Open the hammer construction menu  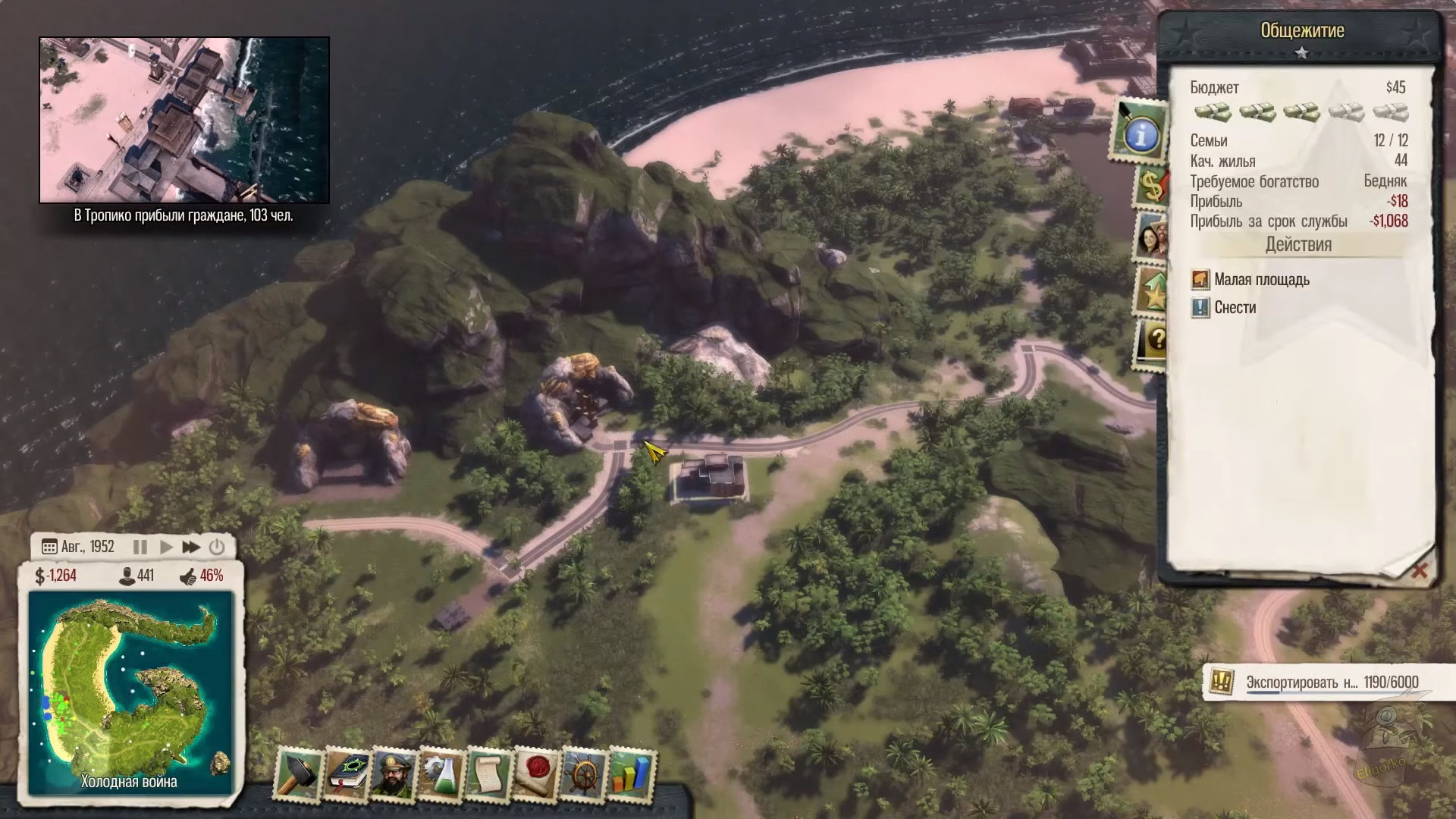point(300,773)
